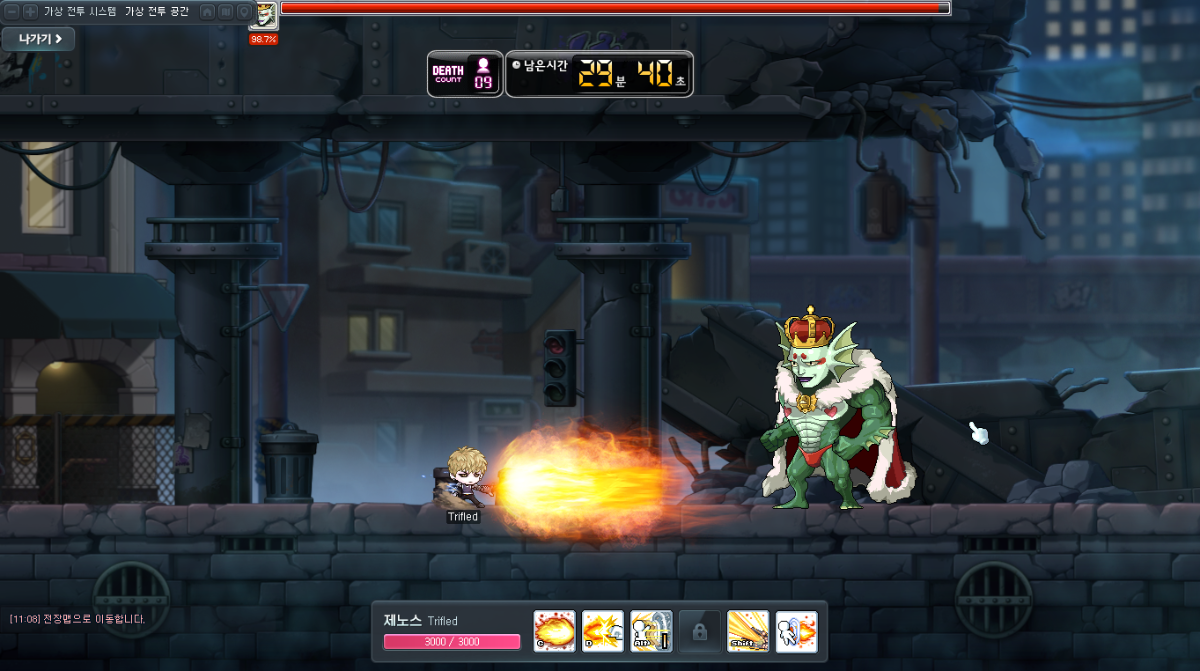Open the world map icon
Viewport: 1200px width, 671px height.
click(226, 11)
